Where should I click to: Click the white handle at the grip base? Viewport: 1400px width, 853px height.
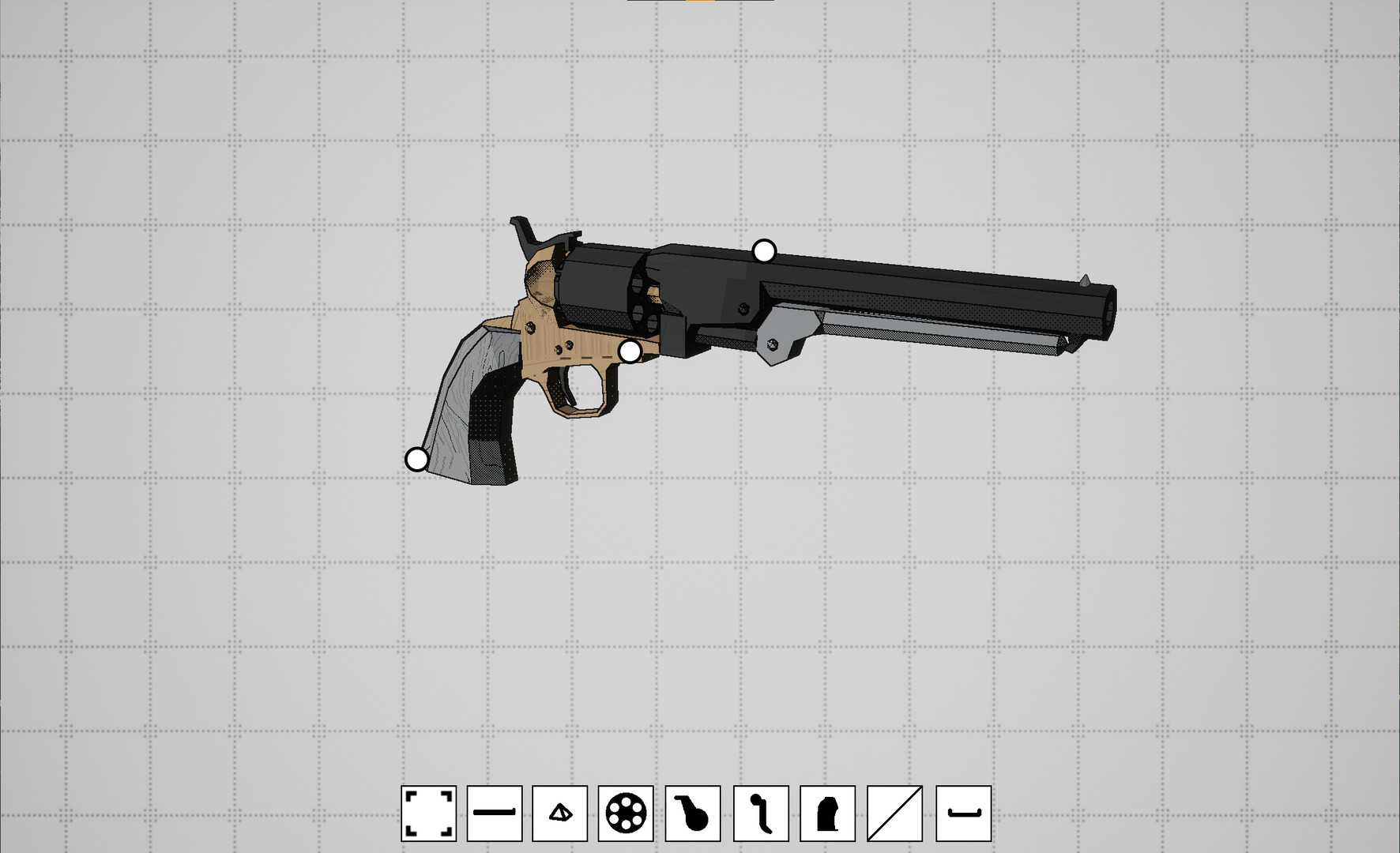[416, 459]
